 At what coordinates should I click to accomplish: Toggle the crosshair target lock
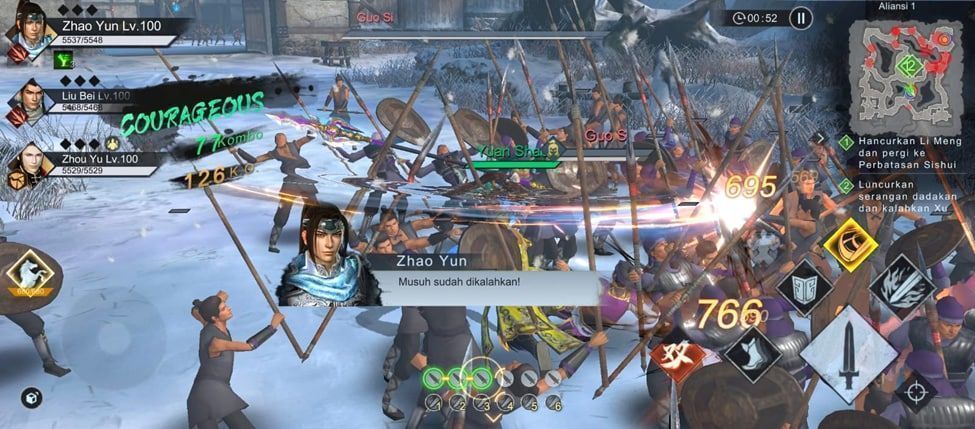916,391
